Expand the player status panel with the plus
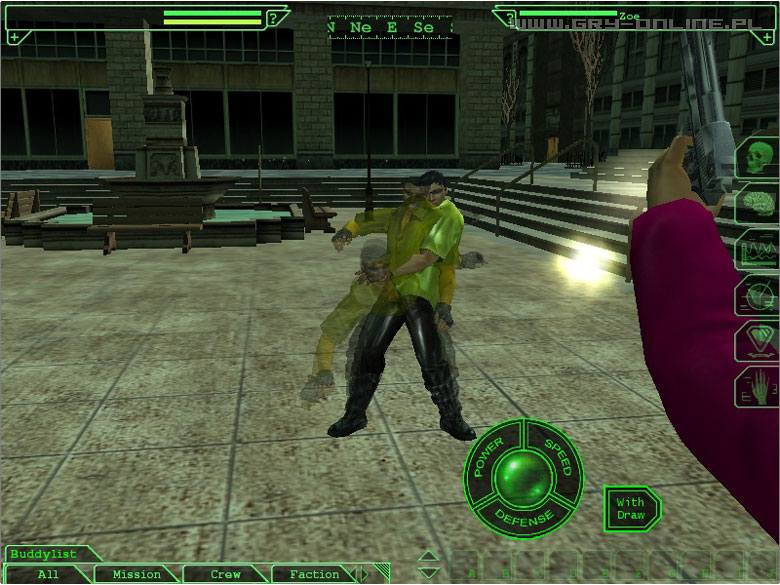 [14, 37]
